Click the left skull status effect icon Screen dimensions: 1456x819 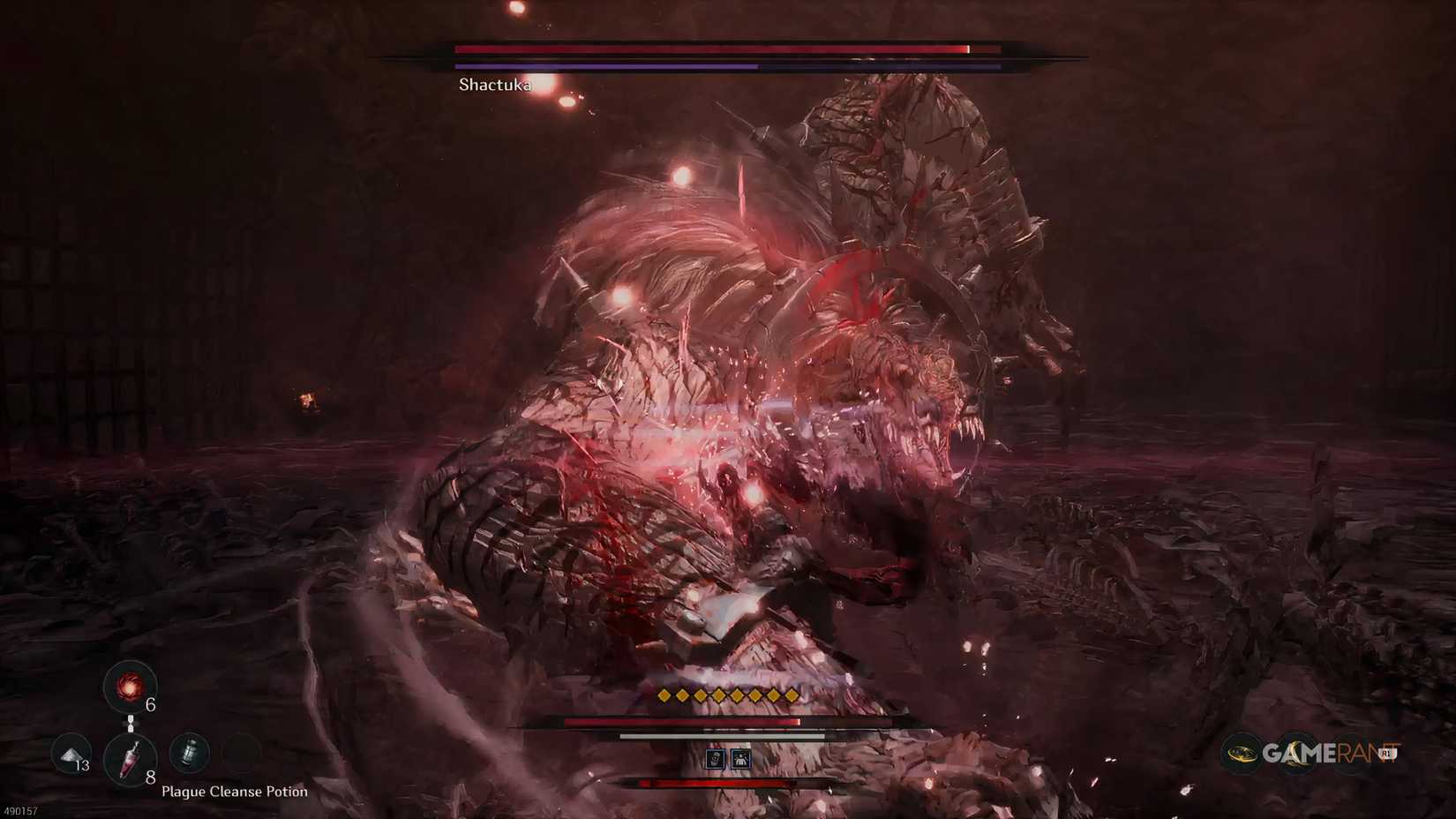(x=715, y=759)
